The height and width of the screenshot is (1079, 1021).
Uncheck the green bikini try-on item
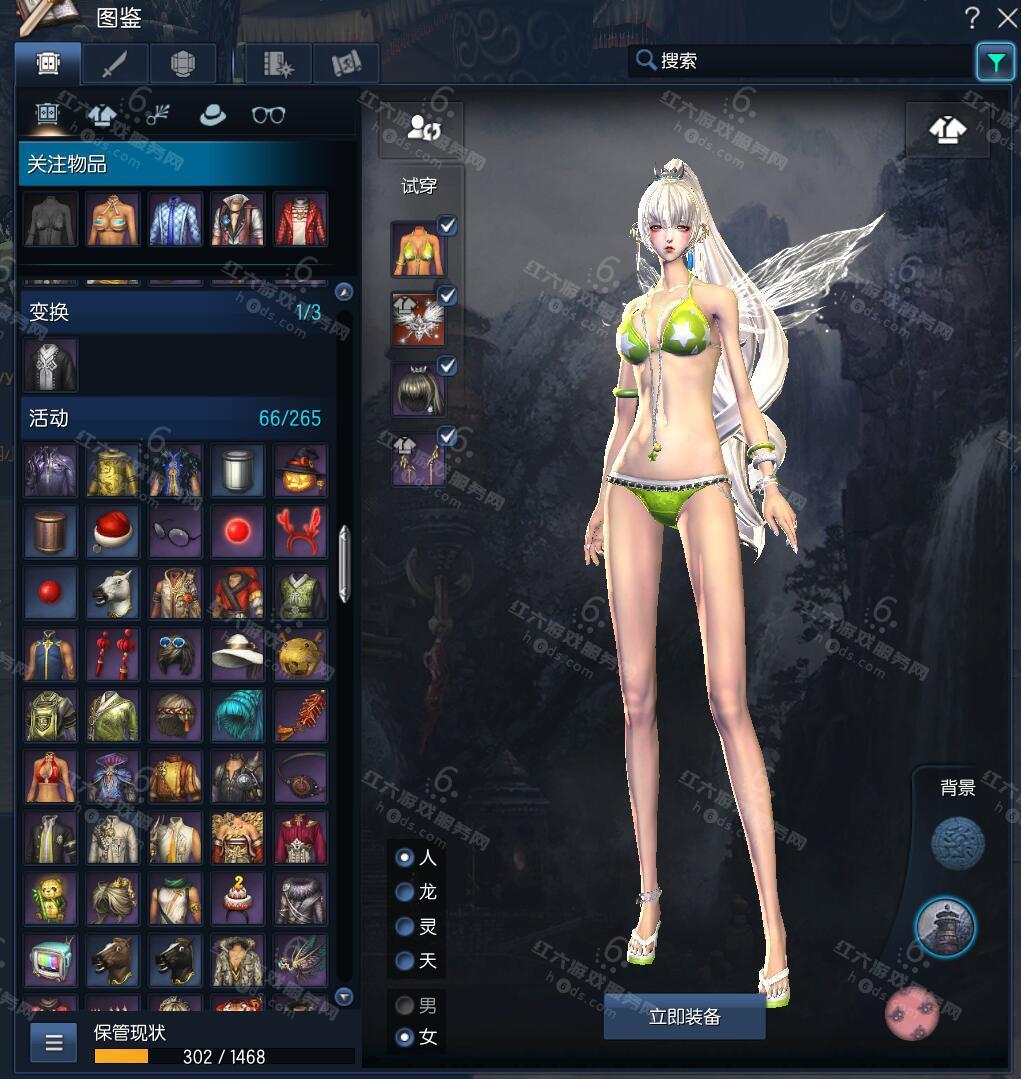tap(447, 226)
